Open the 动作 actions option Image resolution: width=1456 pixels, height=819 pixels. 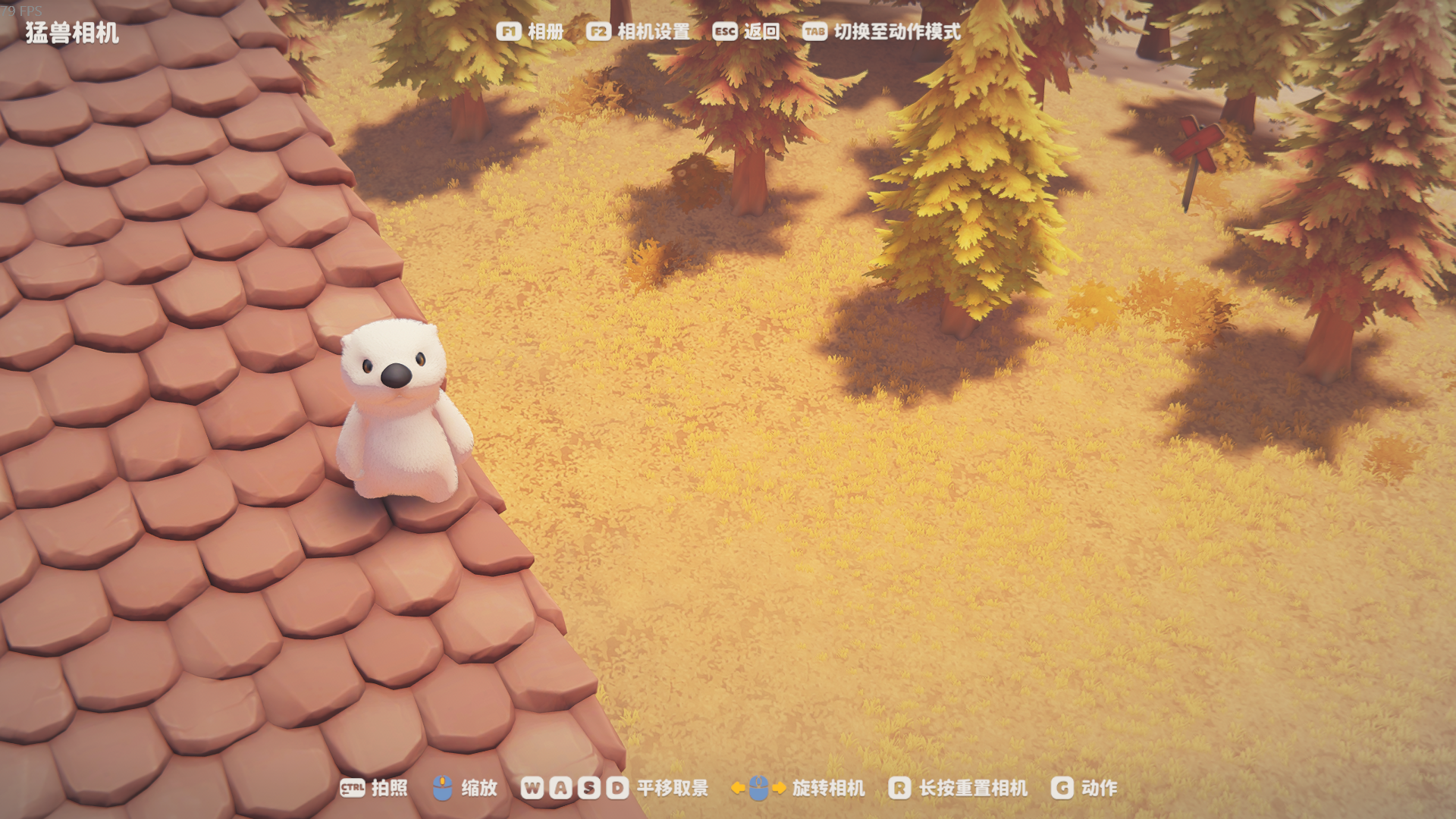pyautogui.click(x=1084, y=788)
